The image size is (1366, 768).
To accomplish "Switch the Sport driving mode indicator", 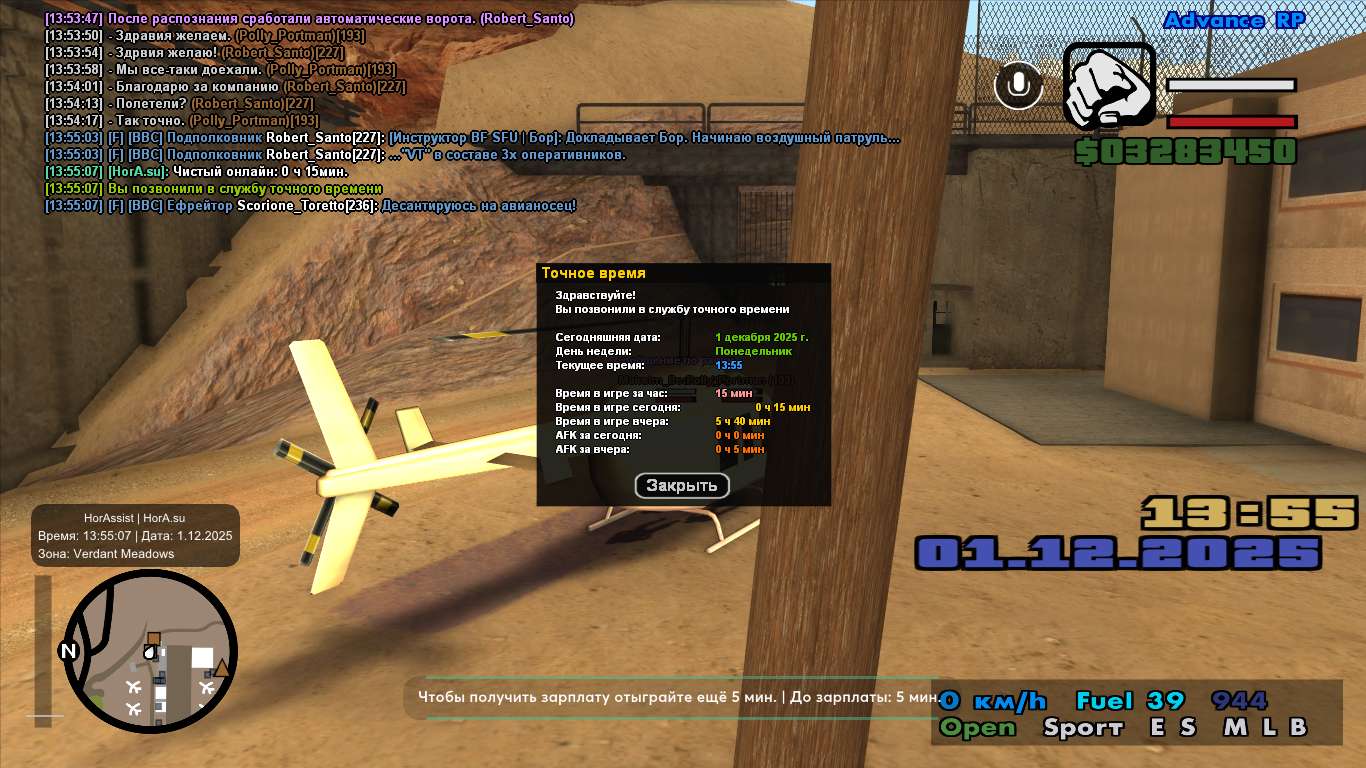I will (x=1083, y=728).
